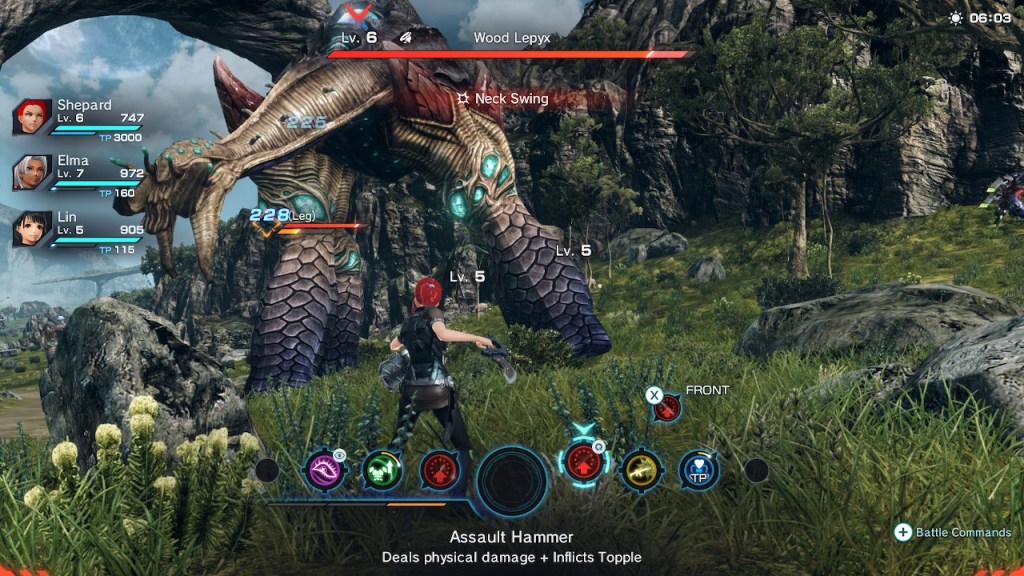The height and width of the screenshot is (576, 1024).
Task: Activate the purple eye debuff art
Action: (x=326, y=469)
